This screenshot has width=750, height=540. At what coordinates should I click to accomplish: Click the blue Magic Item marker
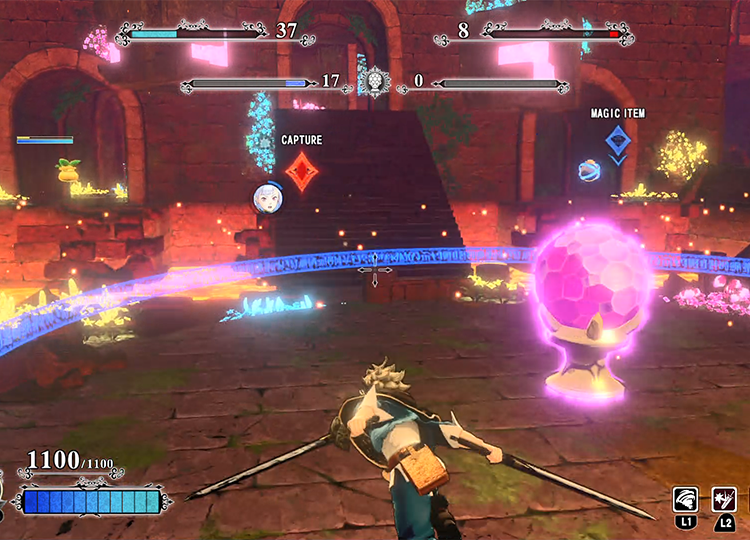(619, 140)
